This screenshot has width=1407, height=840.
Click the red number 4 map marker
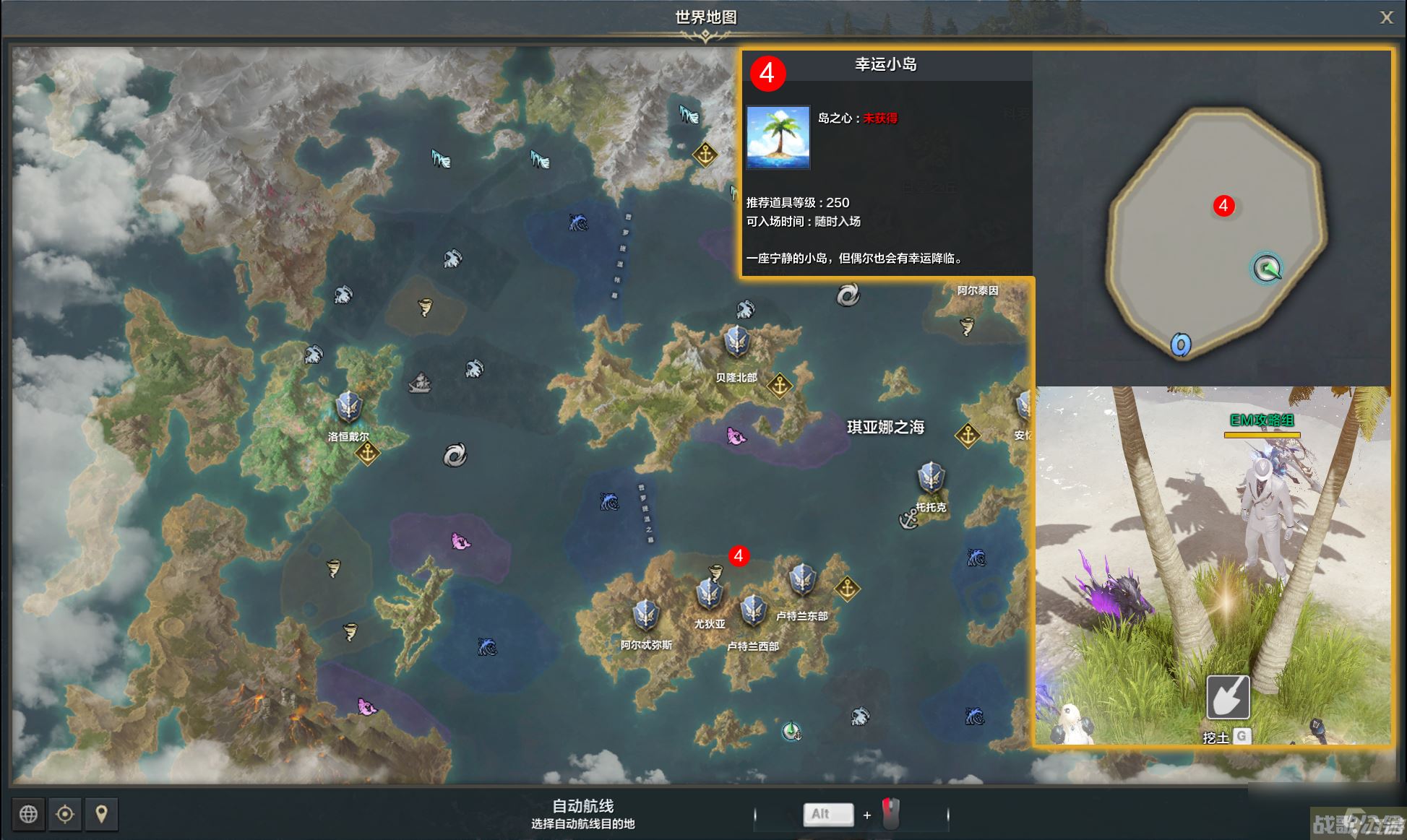(738, 555)
